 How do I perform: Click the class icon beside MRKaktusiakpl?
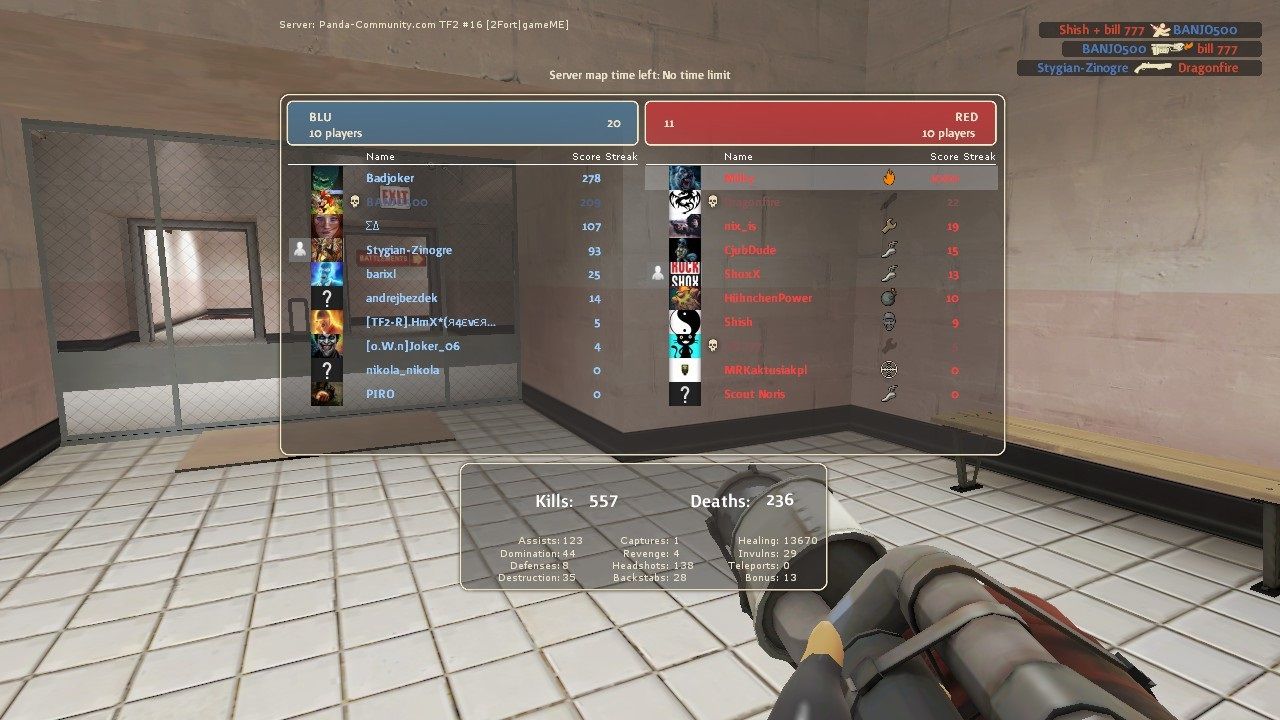(x=890, y=369)
